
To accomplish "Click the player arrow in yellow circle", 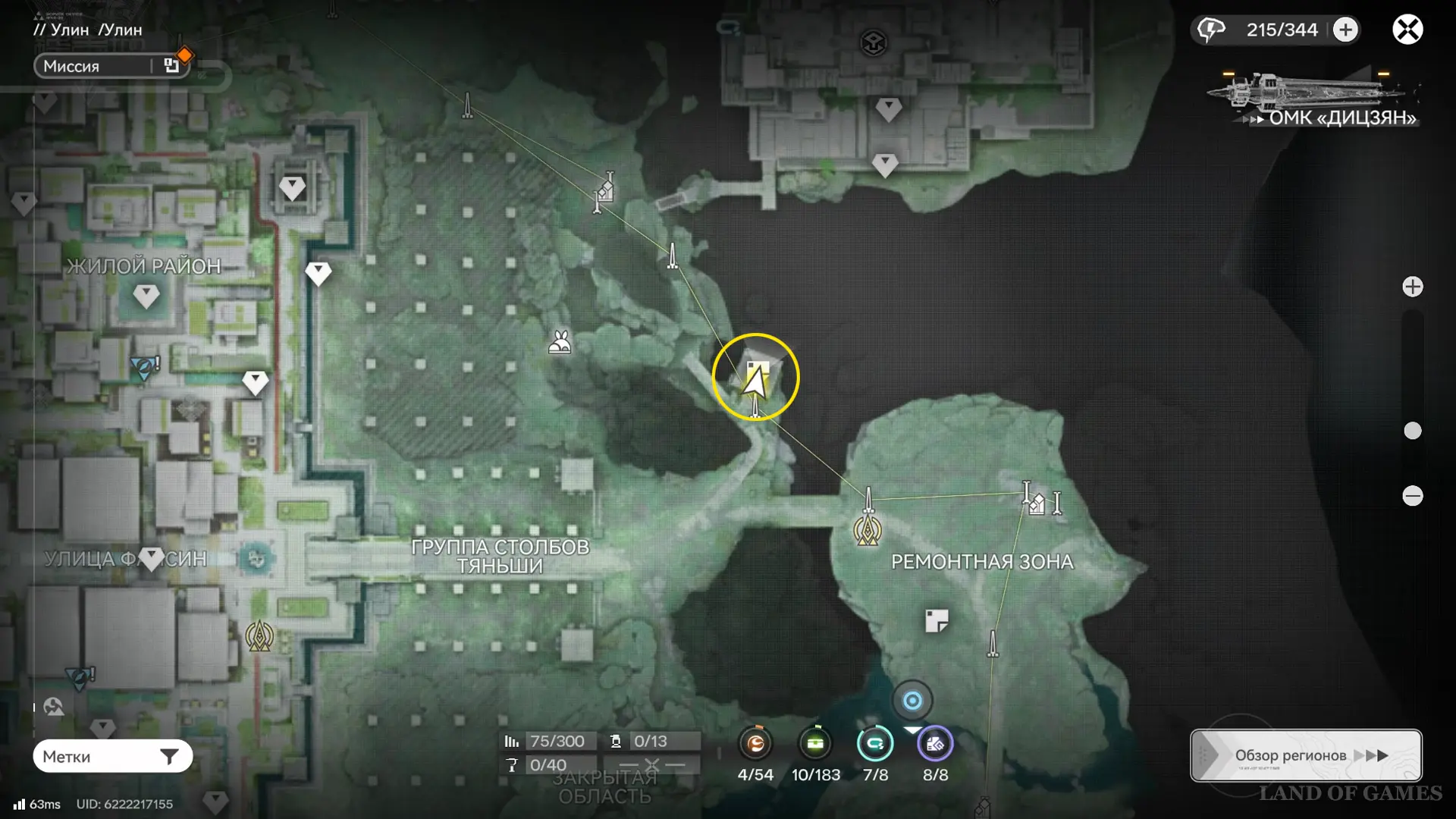I will click(x=755, y=378).
